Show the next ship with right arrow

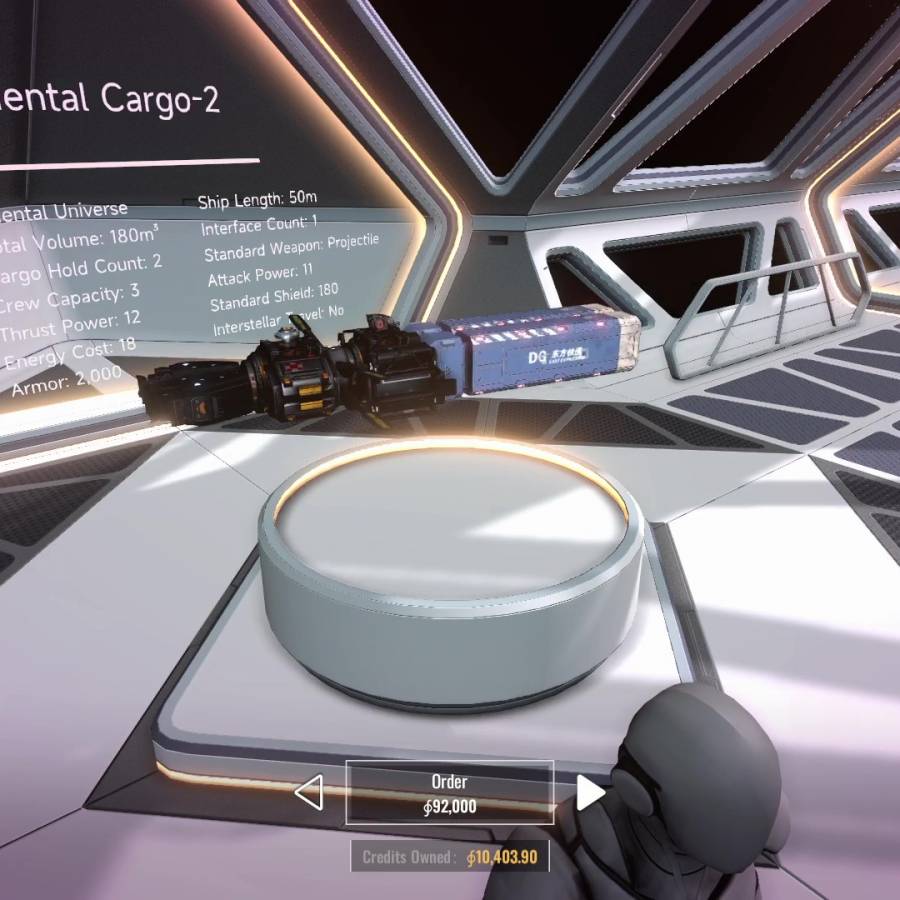590,793
